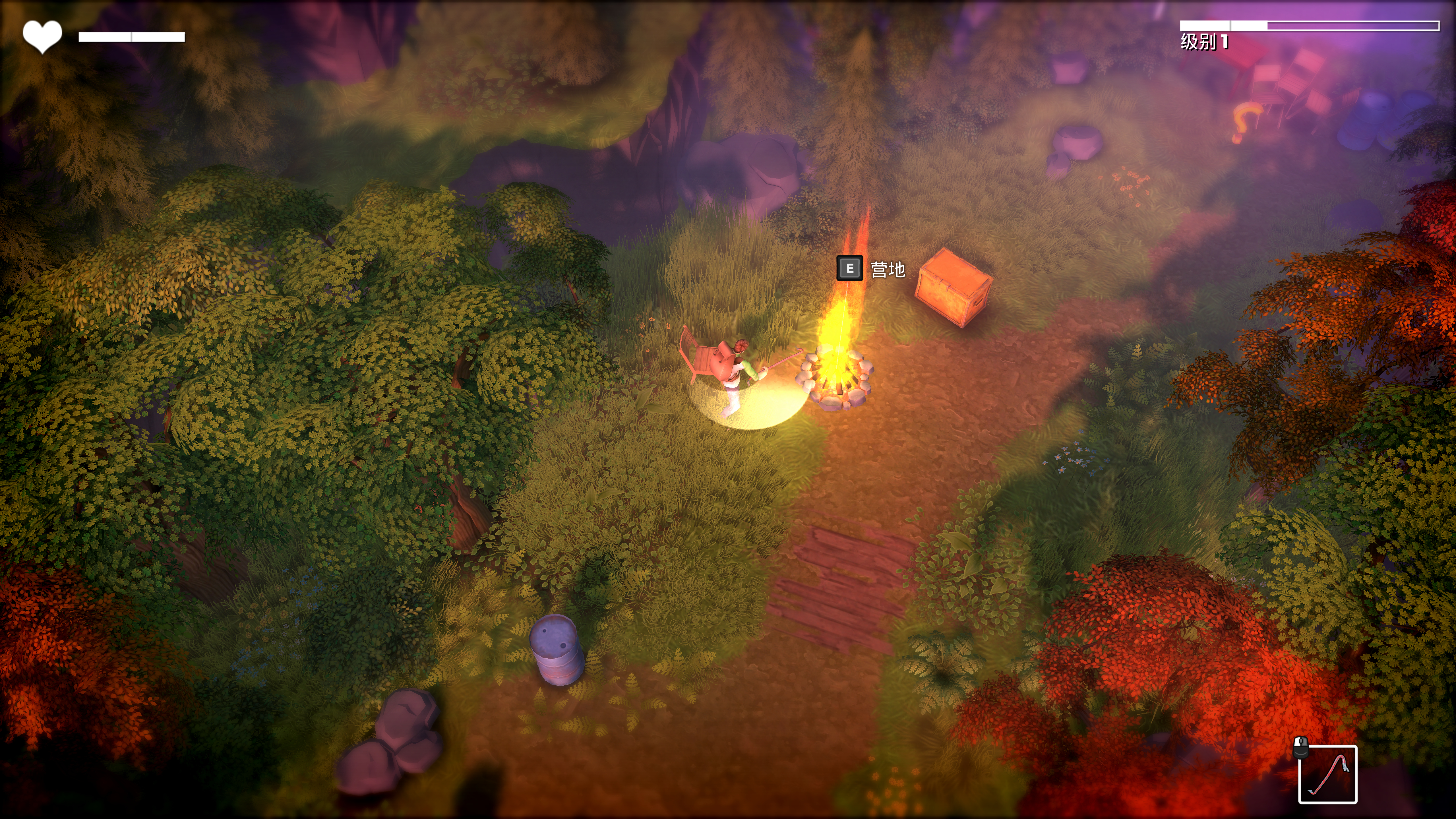This screenshot has width=1456, height=819.
Task: Select the crowbar weapon slot
Action: (1327, 774)
